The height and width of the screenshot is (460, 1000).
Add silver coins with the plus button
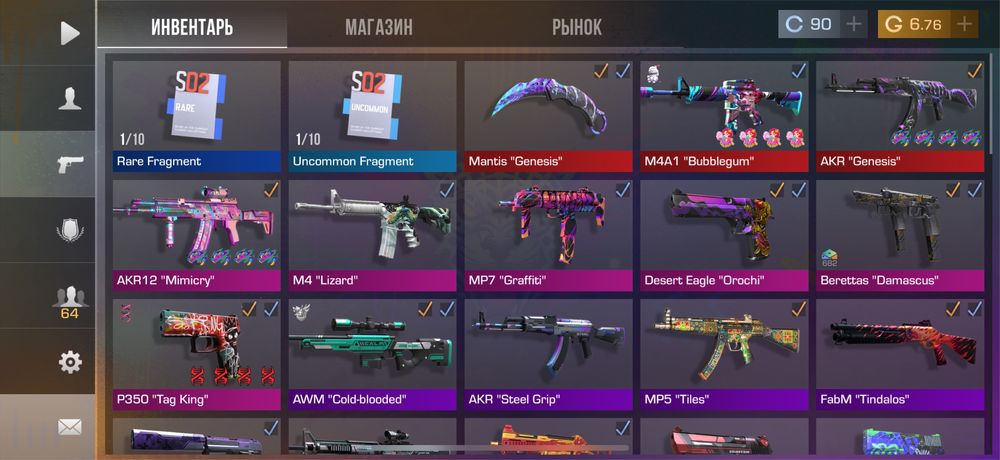coord(853,24)
